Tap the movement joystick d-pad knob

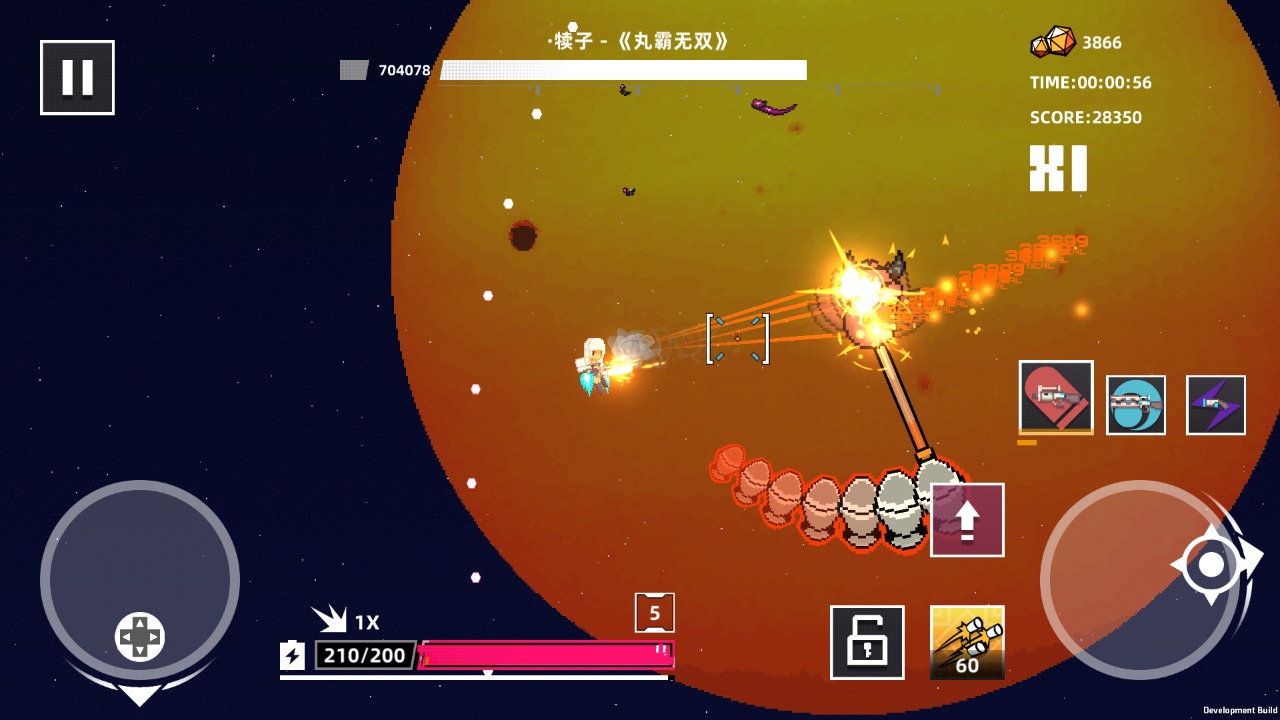[x=140, y=637]
